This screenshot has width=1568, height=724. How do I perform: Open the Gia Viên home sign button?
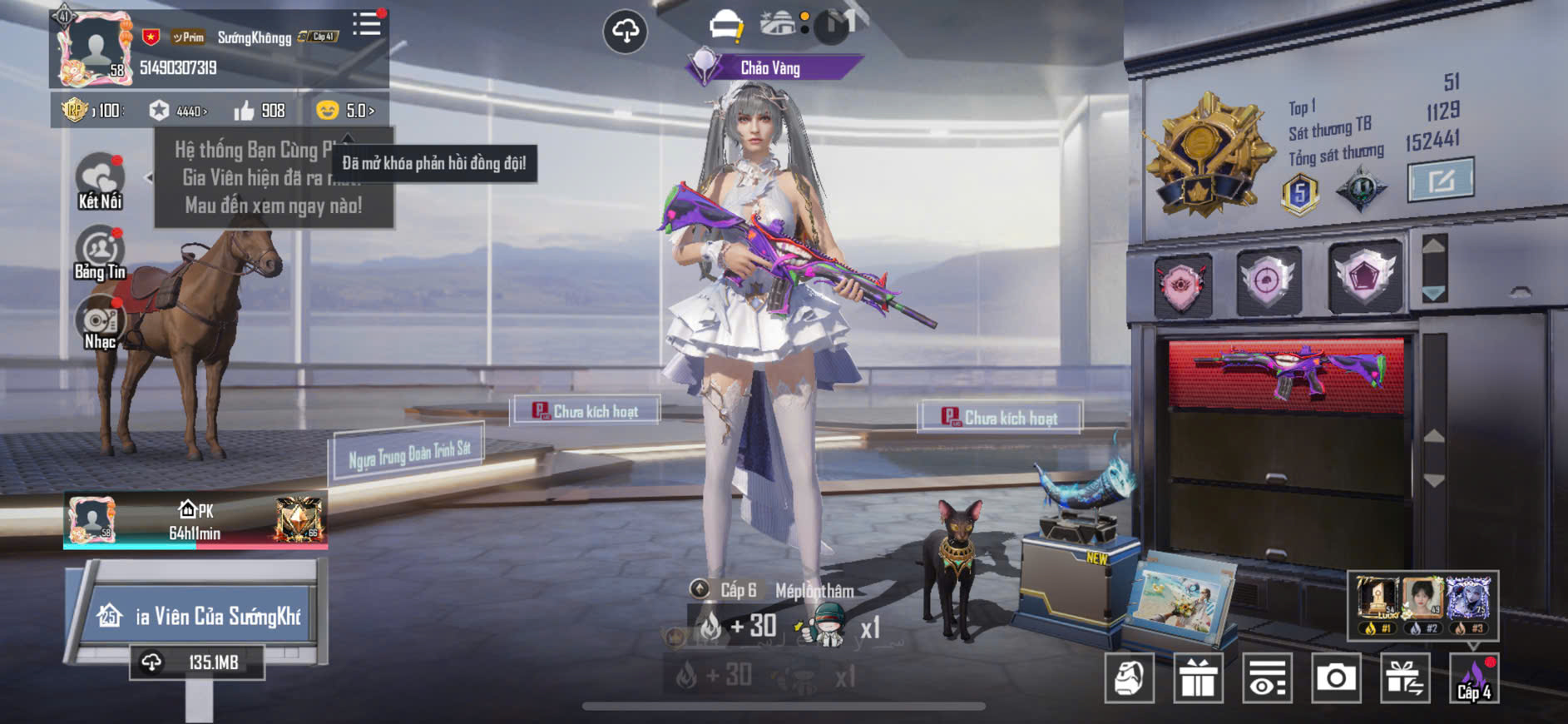pos(198,616)
